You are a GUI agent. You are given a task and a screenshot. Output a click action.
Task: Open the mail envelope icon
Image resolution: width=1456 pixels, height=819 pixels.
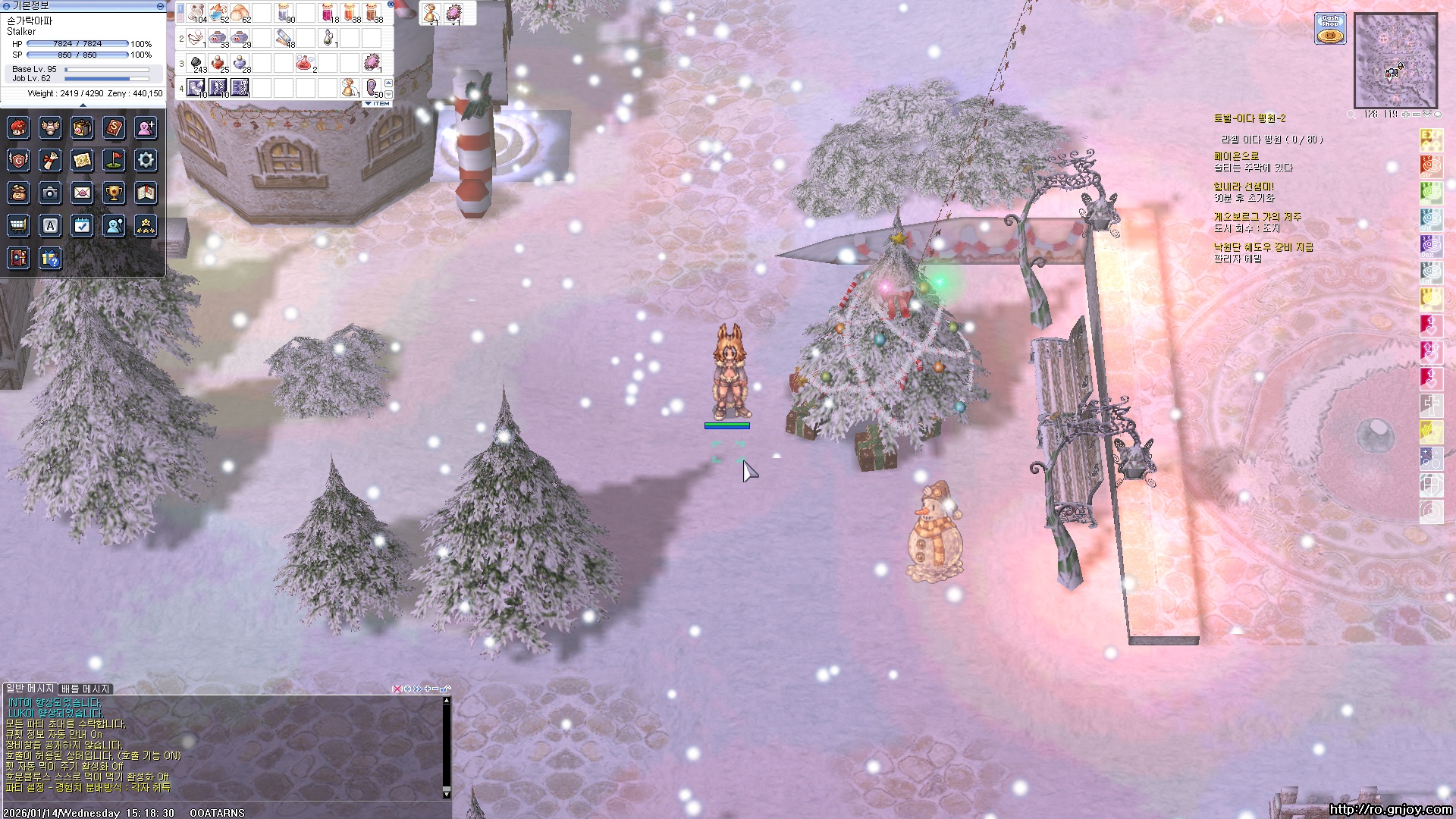point(82,193)
